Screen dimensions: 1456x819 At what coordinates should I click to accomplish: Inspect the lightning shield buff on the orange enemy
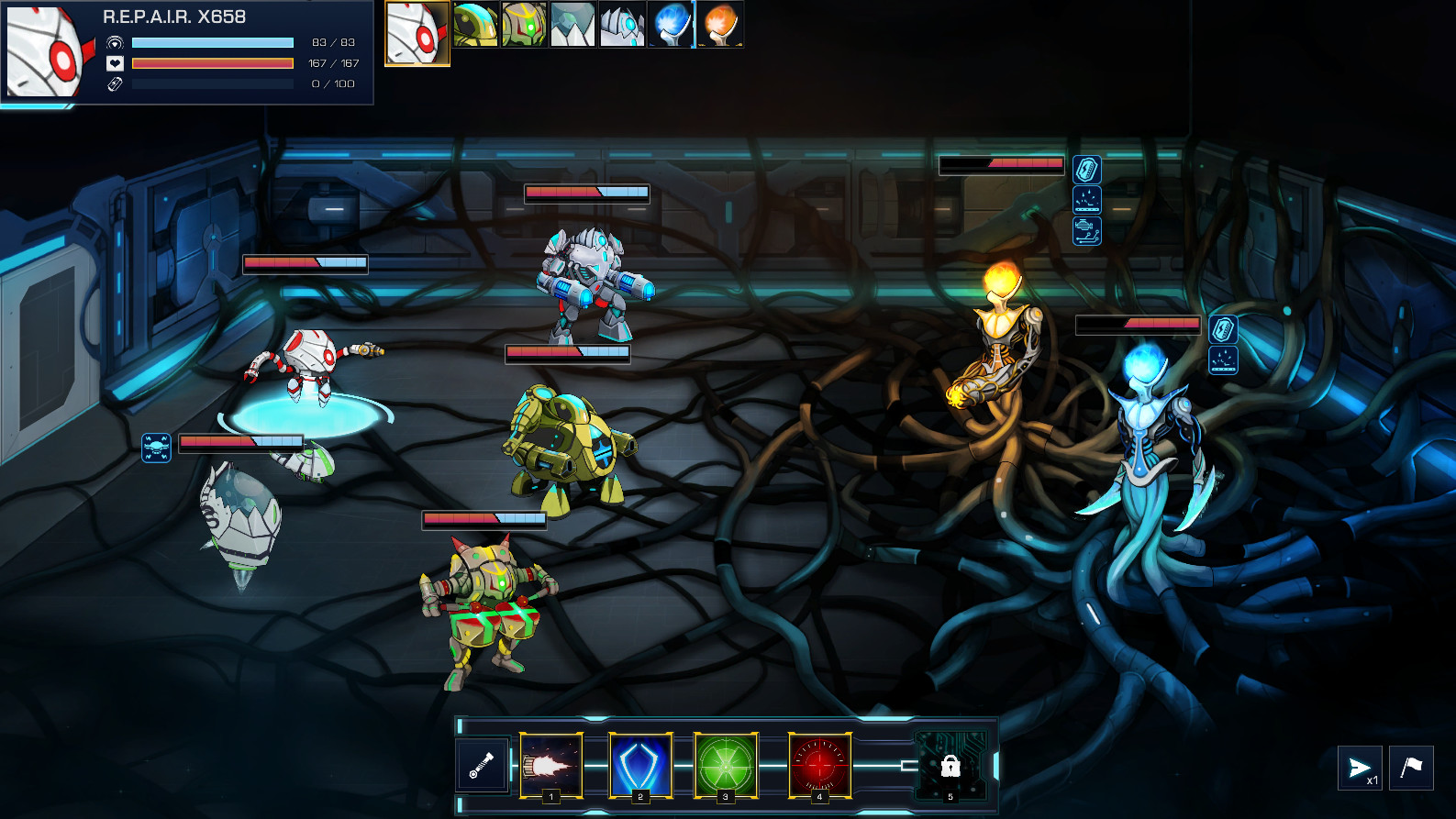coord(1087,167)
